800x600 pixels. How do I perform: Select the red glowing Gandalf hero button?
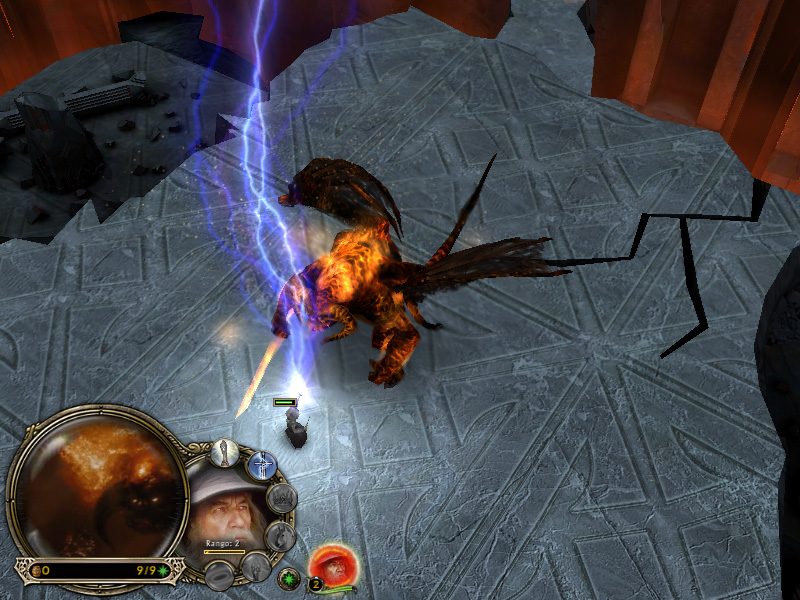point(328,564)
